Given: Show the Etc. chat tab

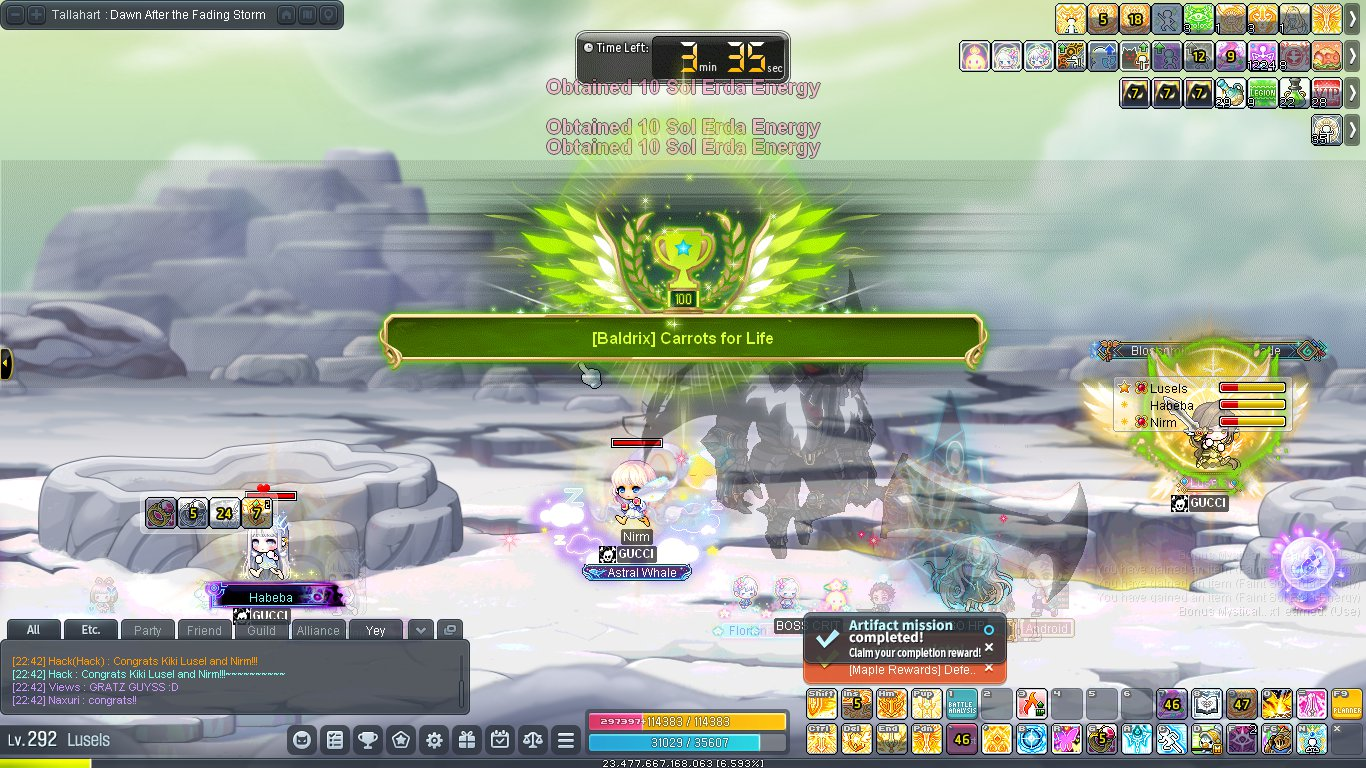Looking at the screenshot, I should 90,630.
